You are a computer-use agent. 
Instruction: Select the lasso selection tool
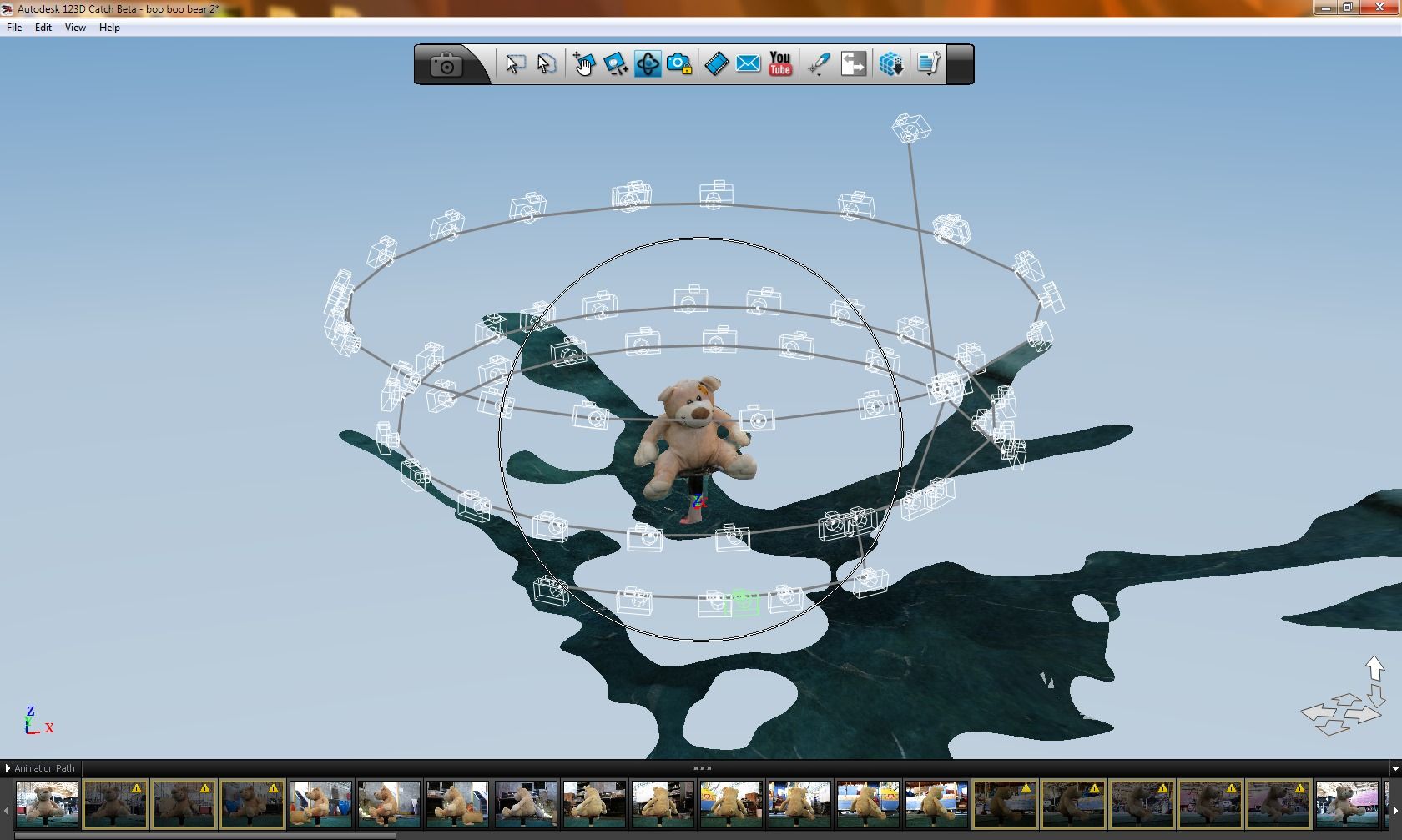pyautogui.click(x=546, y=64)
